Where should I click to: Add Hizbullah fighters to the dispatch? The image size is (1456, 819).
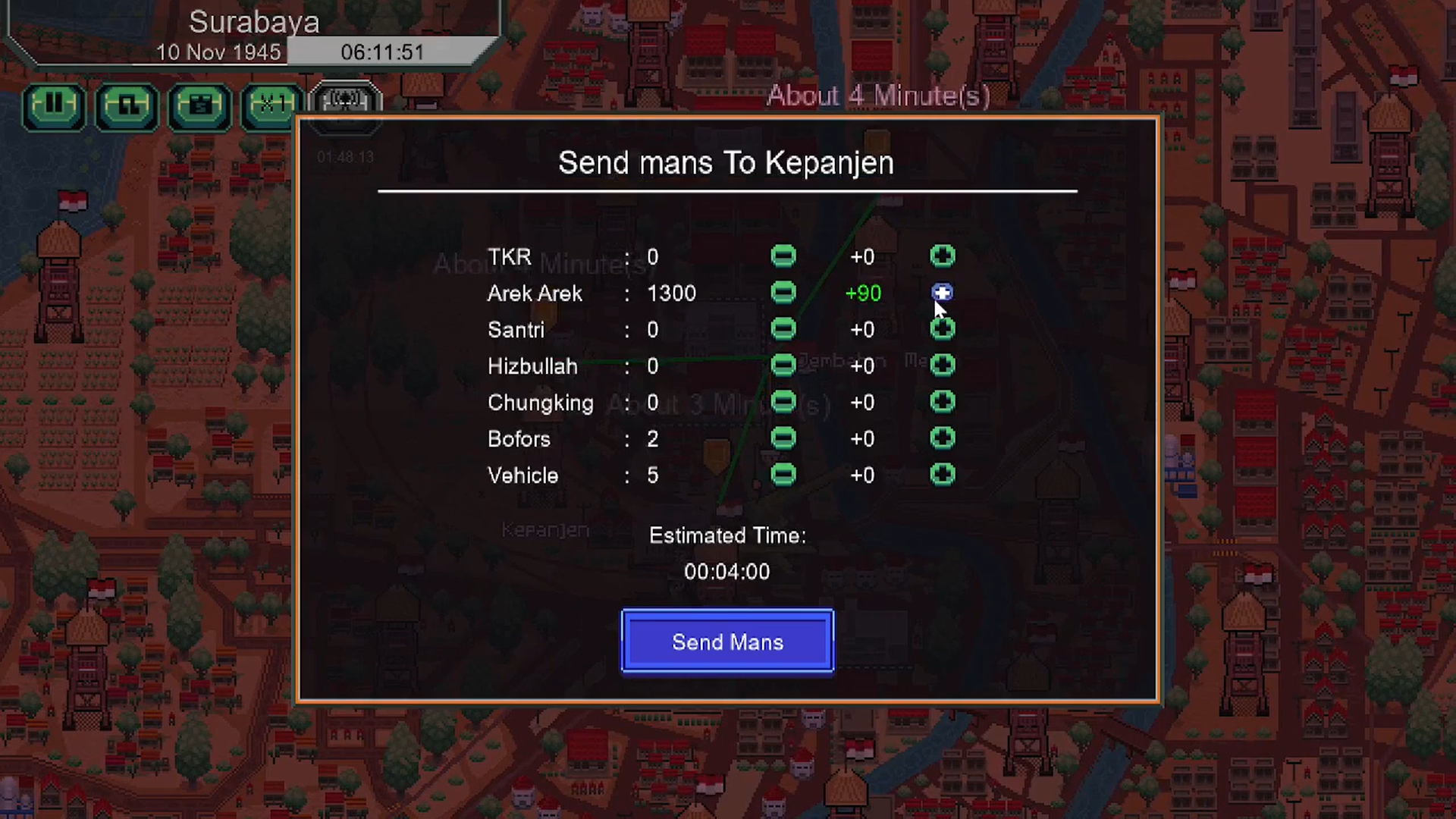pos(942,366)
